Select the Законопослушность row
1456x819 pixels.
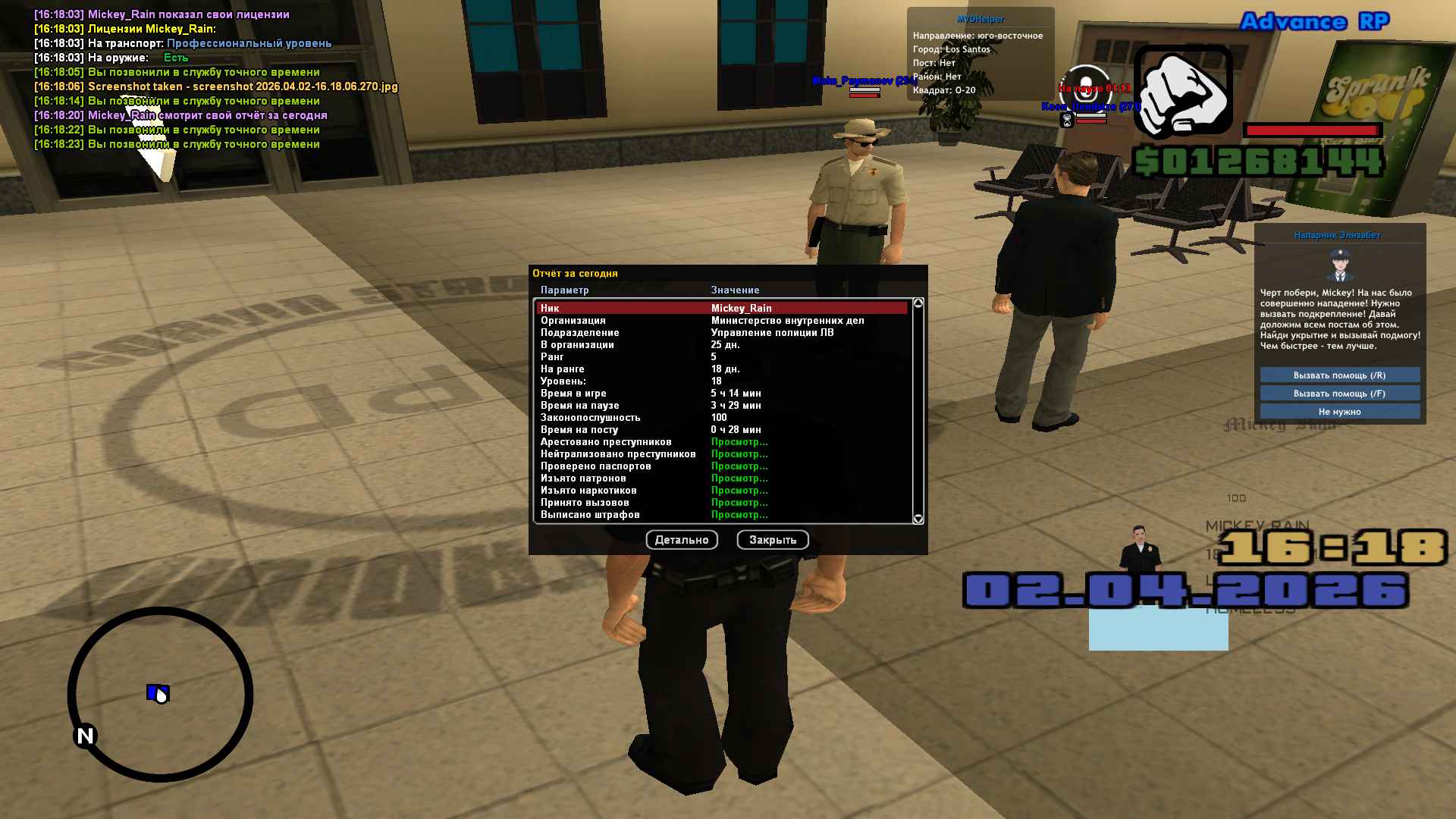pyautogui.click(x=721, y=418)
